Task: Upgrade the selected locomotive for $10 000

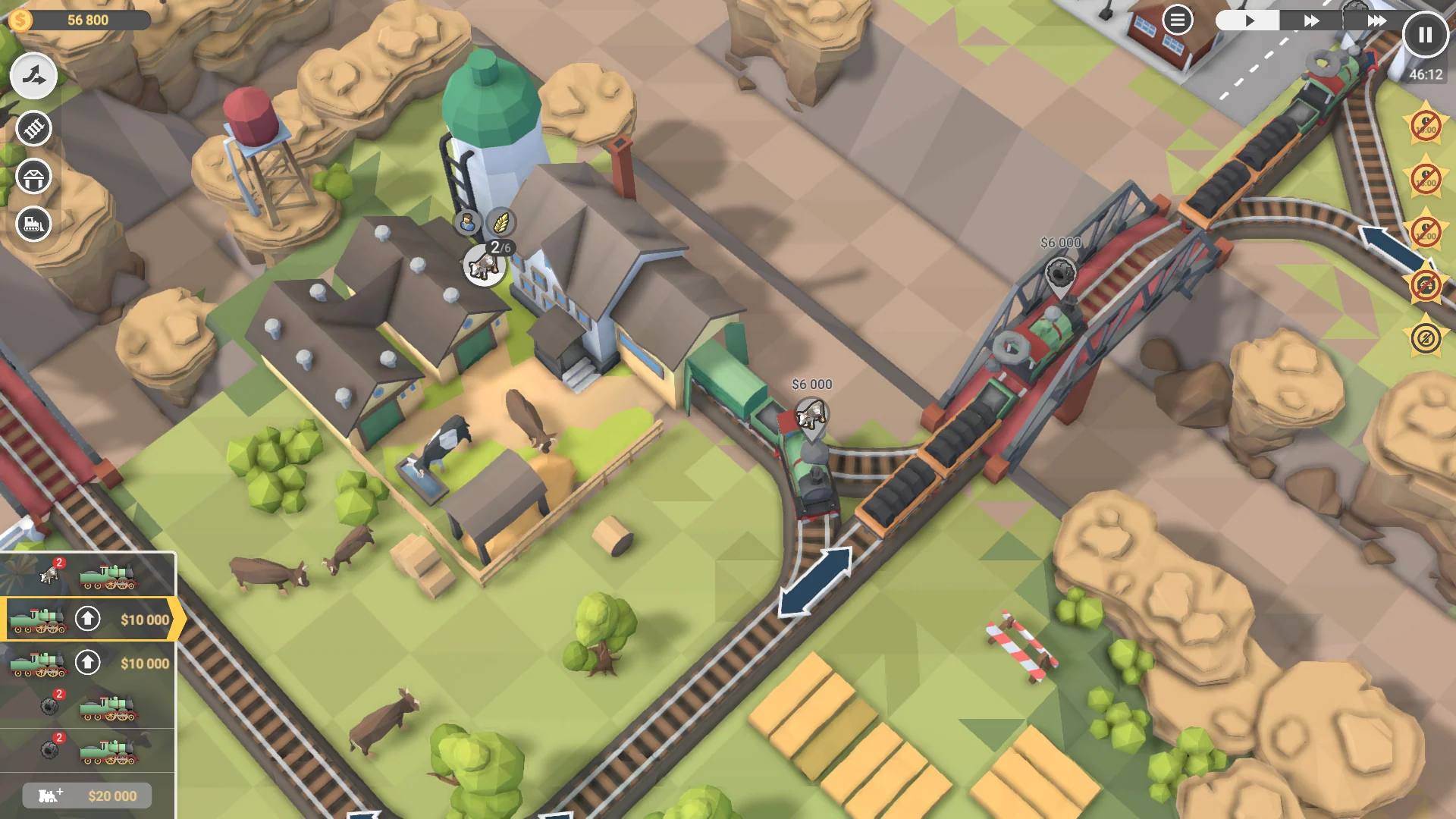Action: [x=89, y=620]
